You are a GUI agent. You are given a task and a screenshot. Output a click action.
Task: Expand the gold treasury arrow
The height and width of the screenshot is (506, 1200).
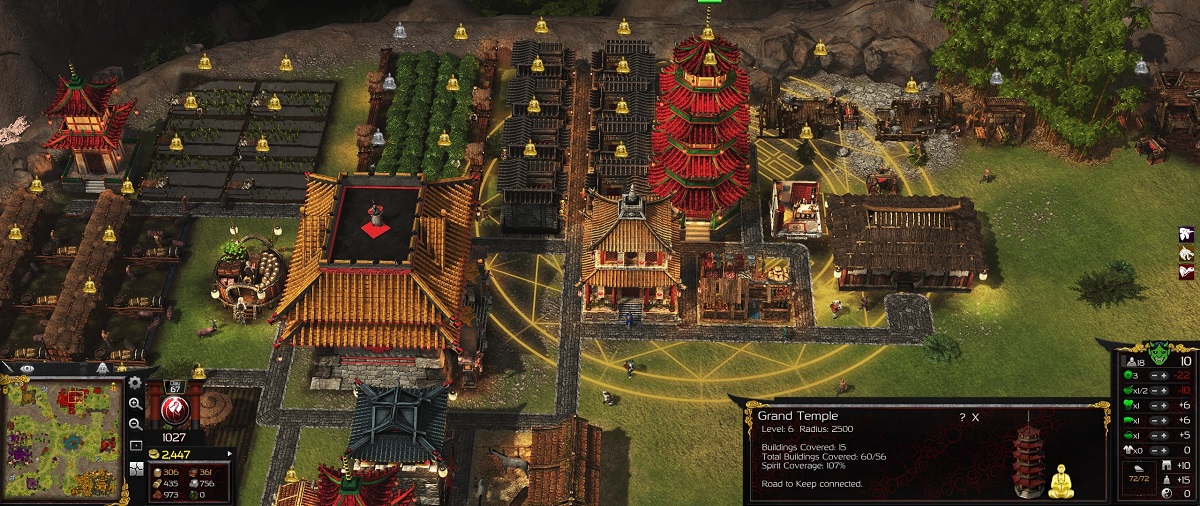coord(230,454)
